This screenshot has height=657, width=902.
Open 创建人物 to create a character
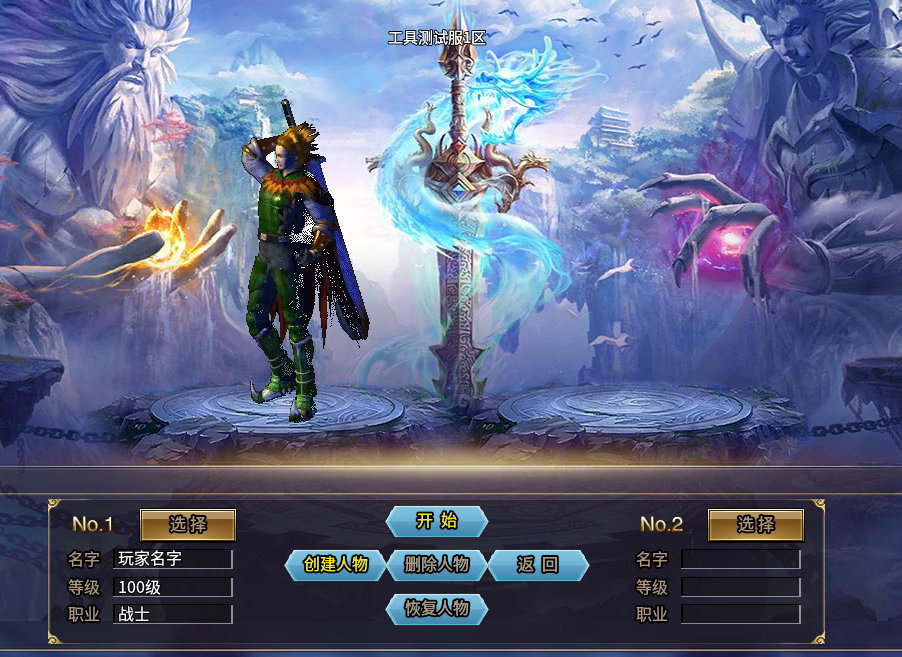click(336, 565)
